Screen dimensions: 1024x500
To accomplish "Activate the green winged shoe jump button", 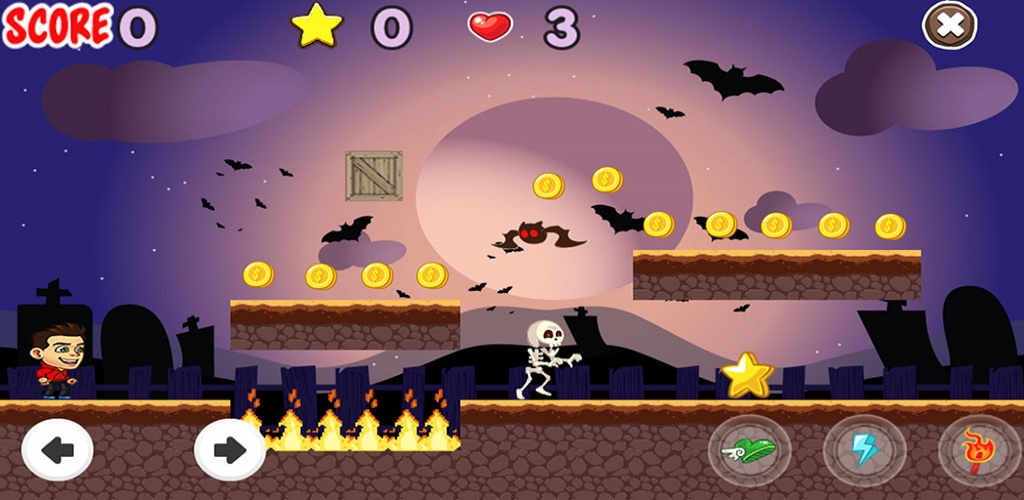I will [749, 450].
